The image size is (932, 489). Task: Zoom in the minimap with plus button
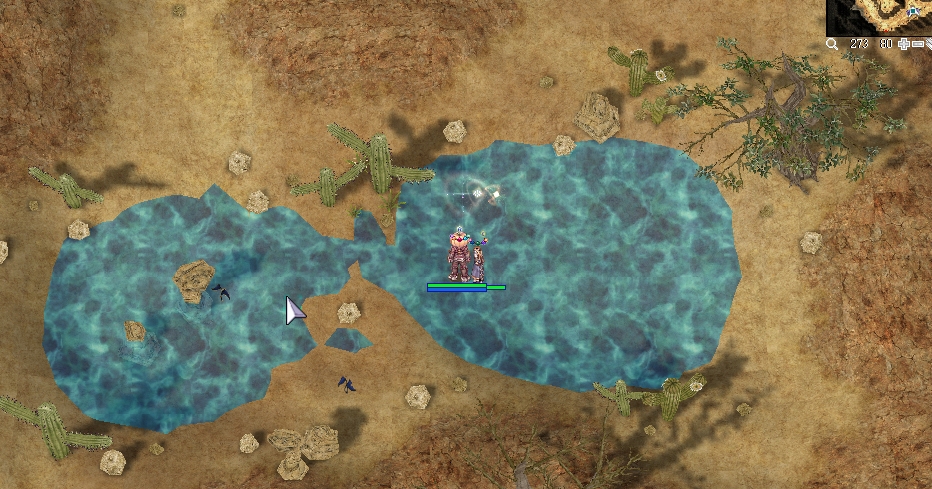click(905, 44)
